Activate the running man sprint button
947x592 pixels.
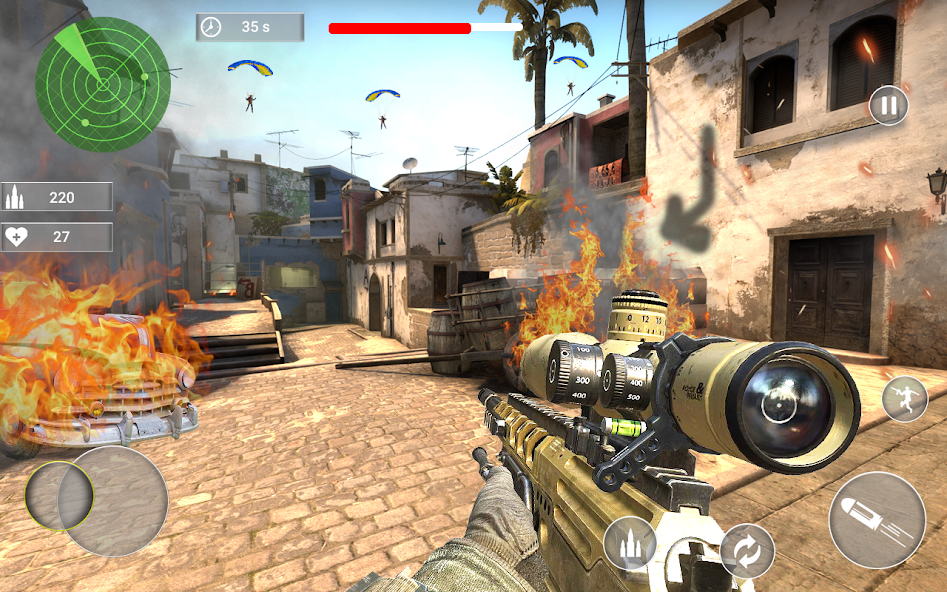pyautogui.click(x=905, y=399)
